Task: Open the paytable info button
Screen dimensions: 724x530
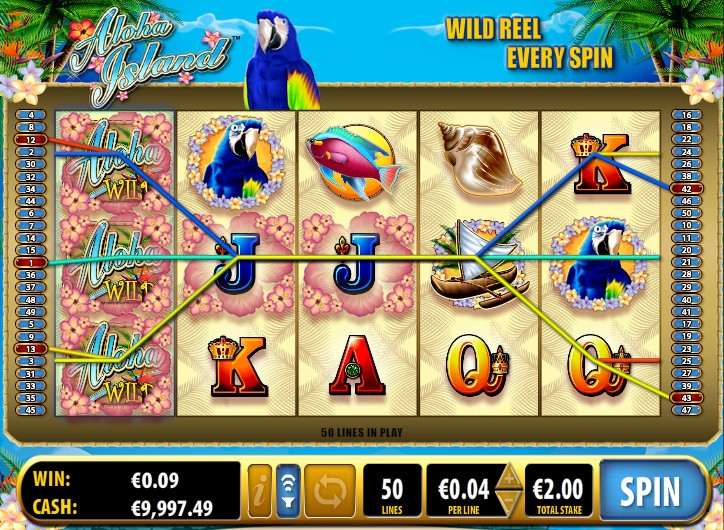Action: pyautogui.click(x=259, y=491)
